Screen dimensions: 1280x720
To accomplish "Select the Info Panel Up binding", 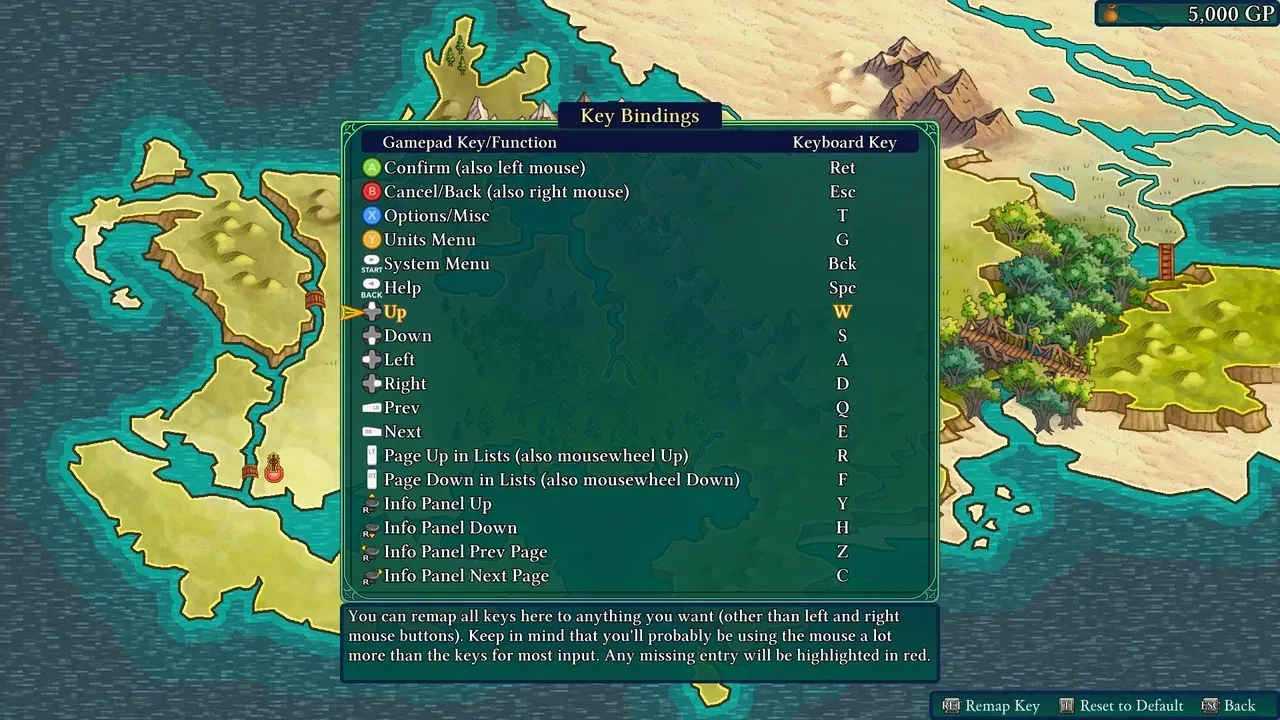I will (x=437, y=504).
